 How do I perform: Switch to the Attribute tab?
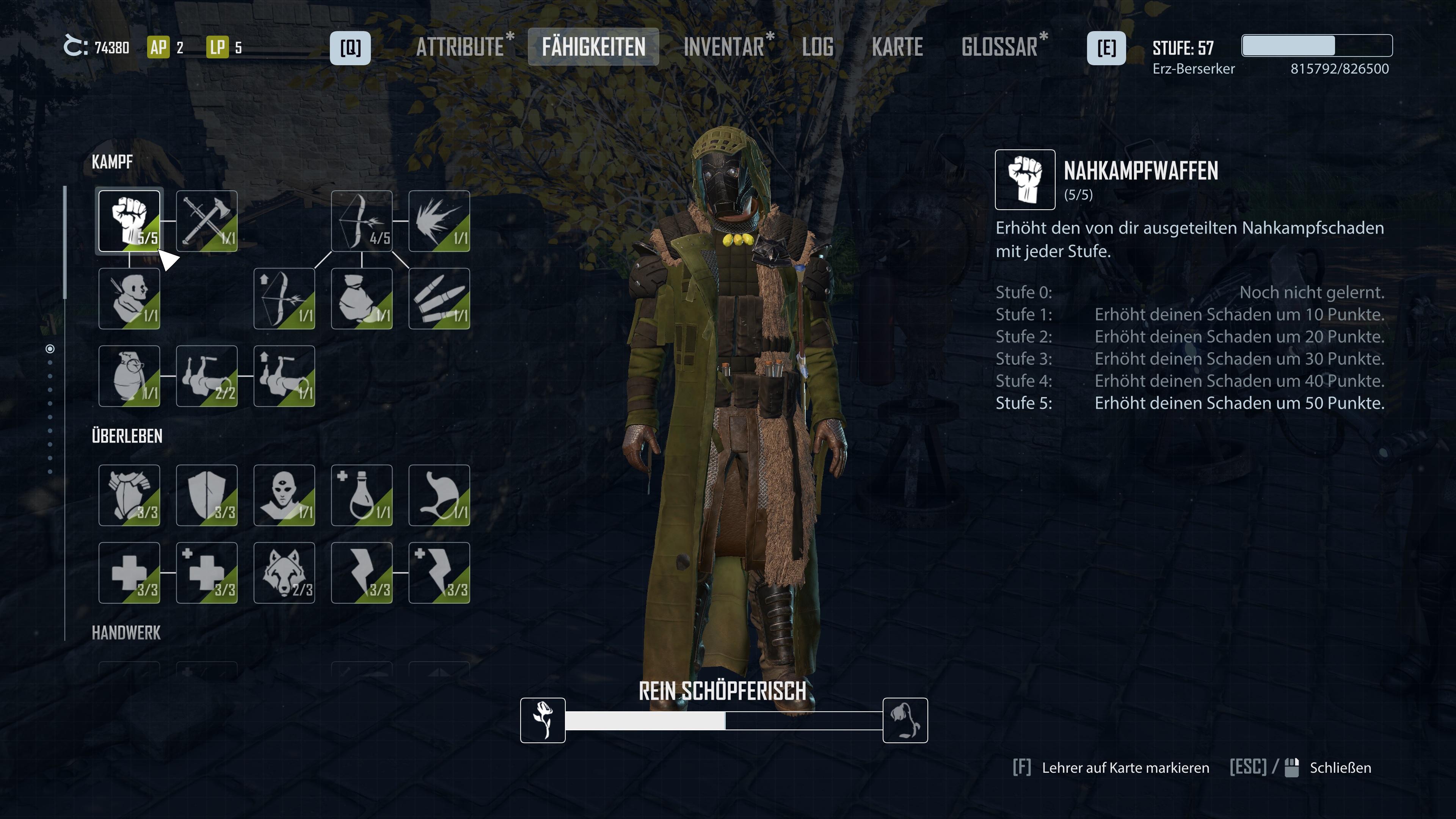pyautogui.click(x=460, y=47)
